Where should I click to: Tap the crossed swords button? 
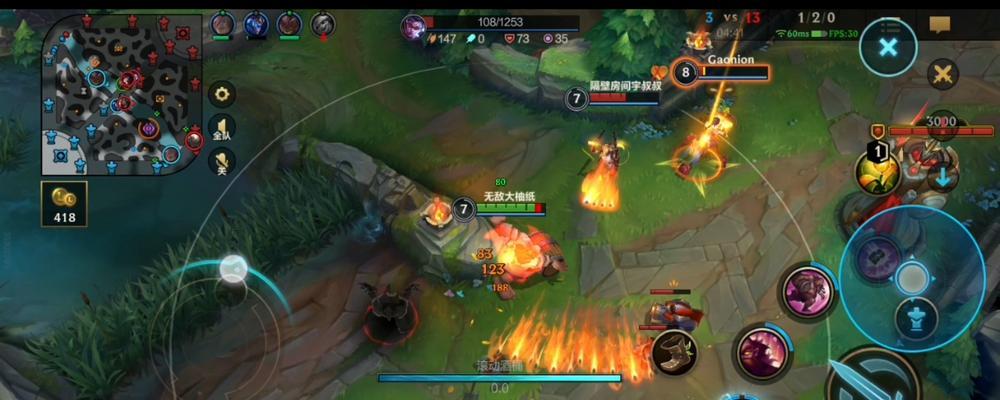point(942,73)
